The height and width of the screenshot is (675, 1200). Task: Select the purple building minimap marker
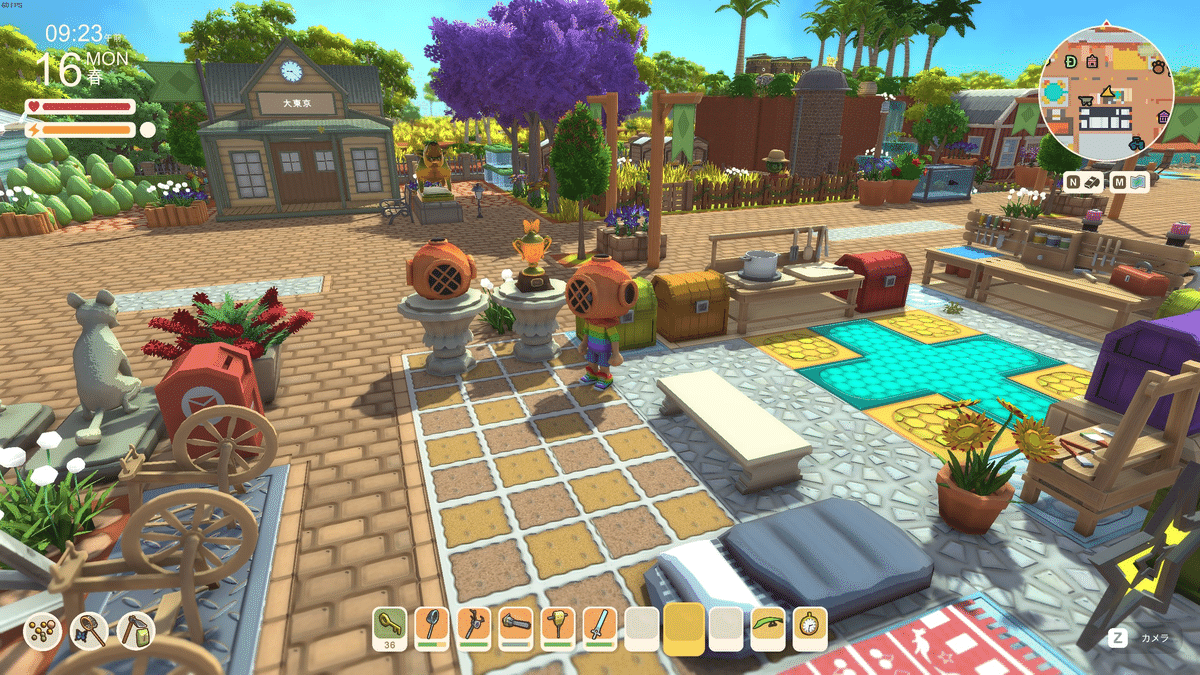1164,117
